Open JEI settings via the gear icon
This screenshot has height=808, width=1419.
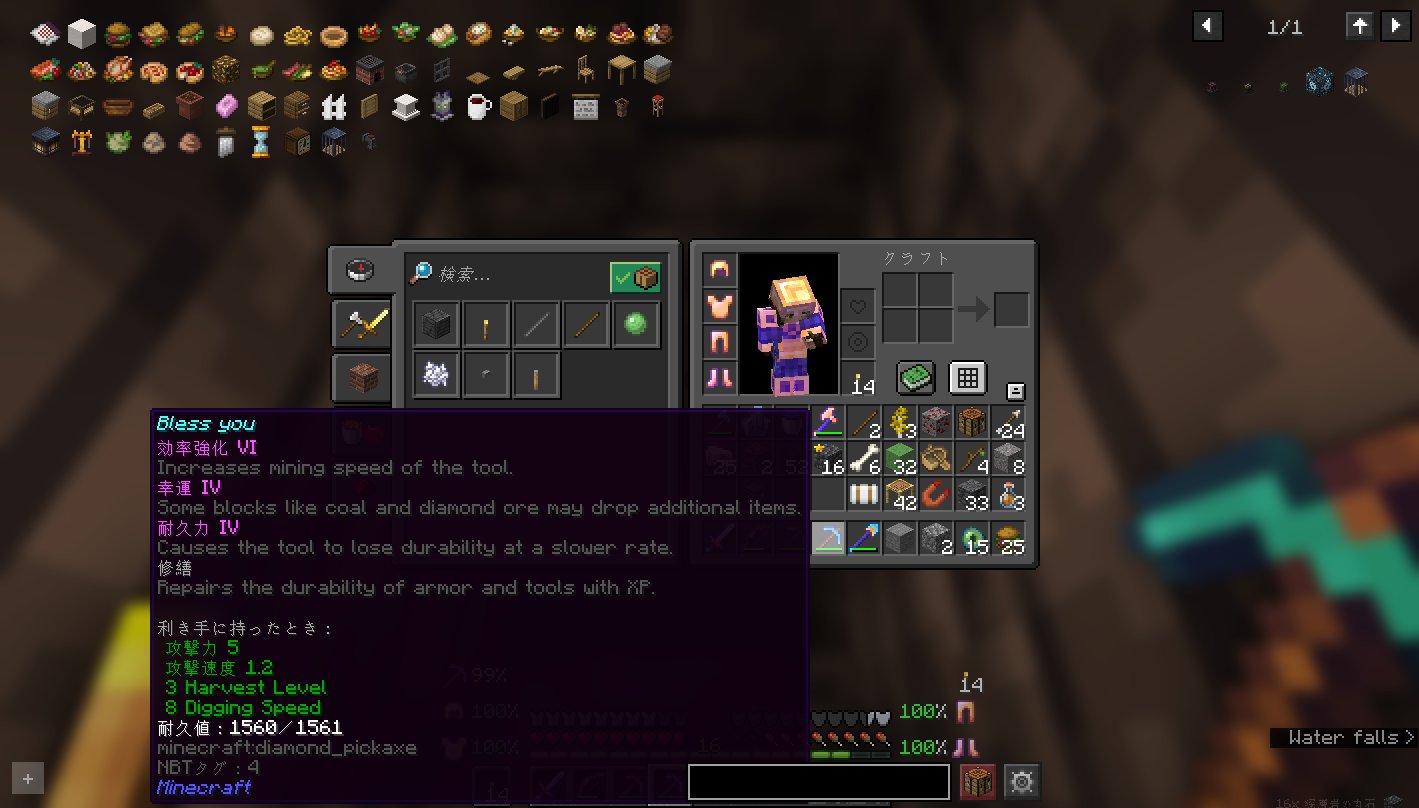point(1021,781)
